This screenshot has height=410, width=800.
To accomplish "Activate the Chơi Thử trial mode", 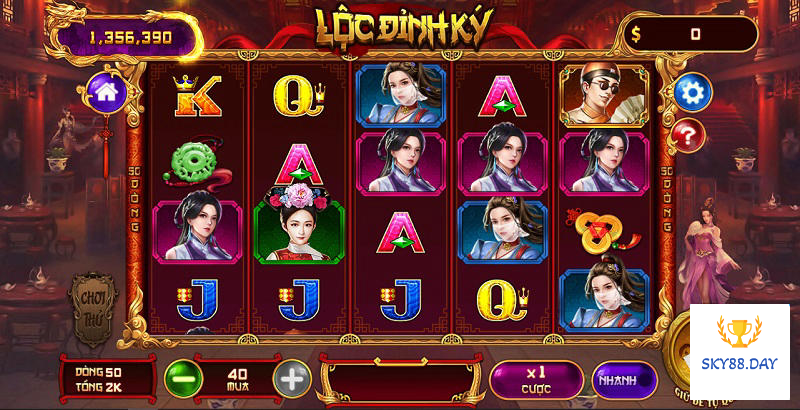I will tap(93, 307).
